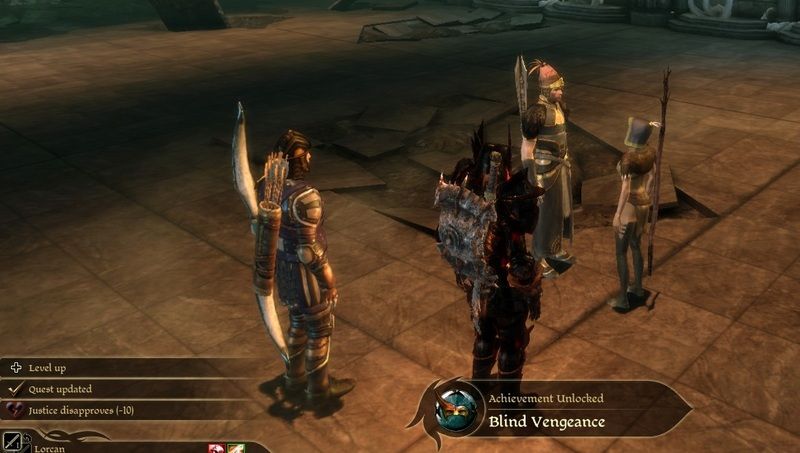Click the green status effect icon
800x453 pixels.
(236, 447)
